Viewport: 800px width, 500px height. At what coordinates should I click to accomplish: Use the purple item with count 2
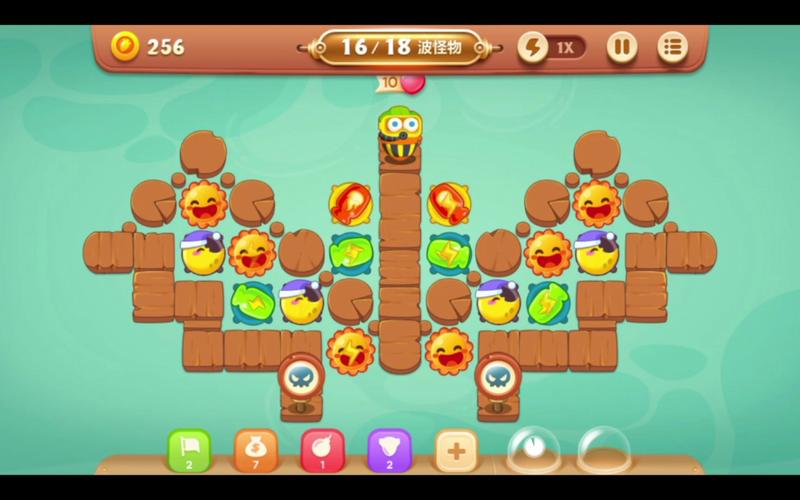[x=389, y=450]
